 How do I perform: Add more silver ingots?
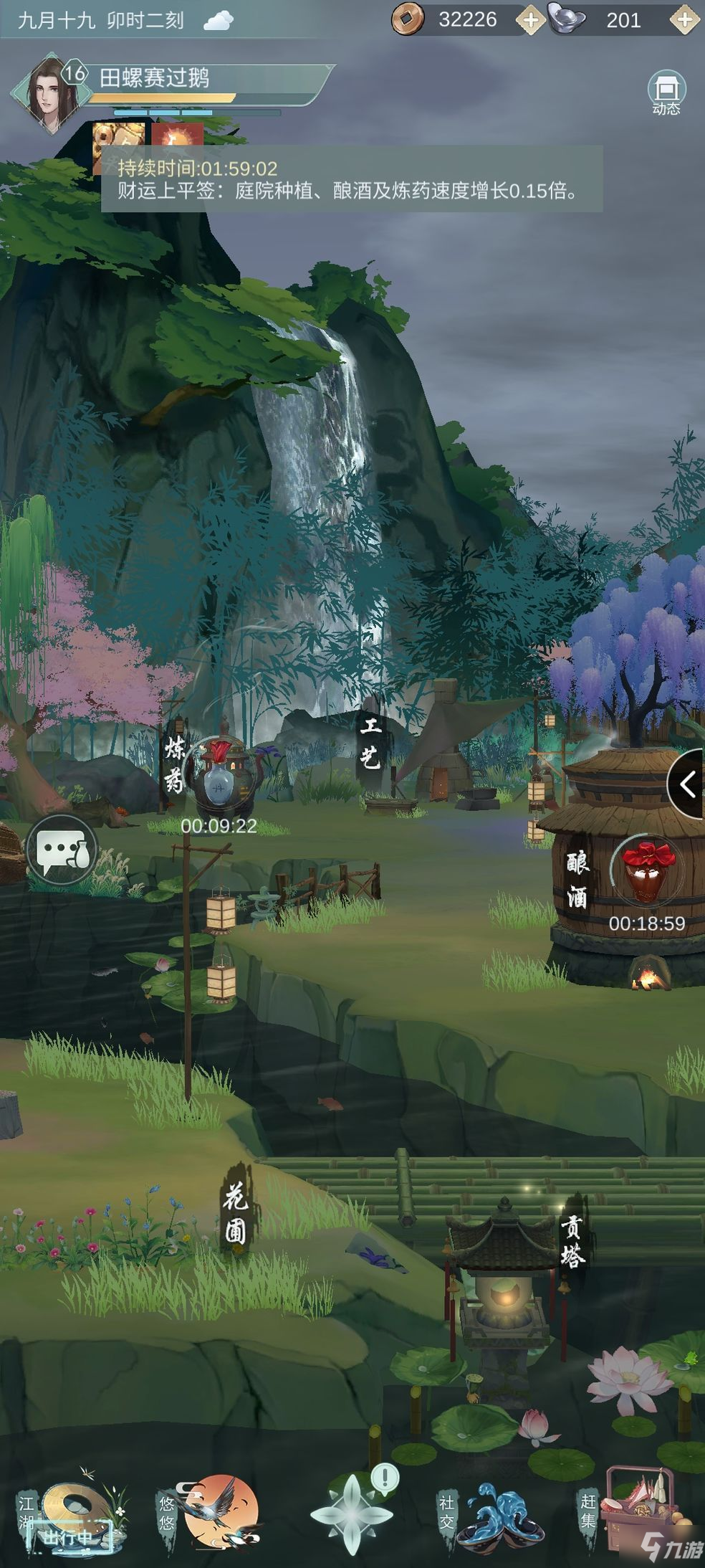pos(684,20)
